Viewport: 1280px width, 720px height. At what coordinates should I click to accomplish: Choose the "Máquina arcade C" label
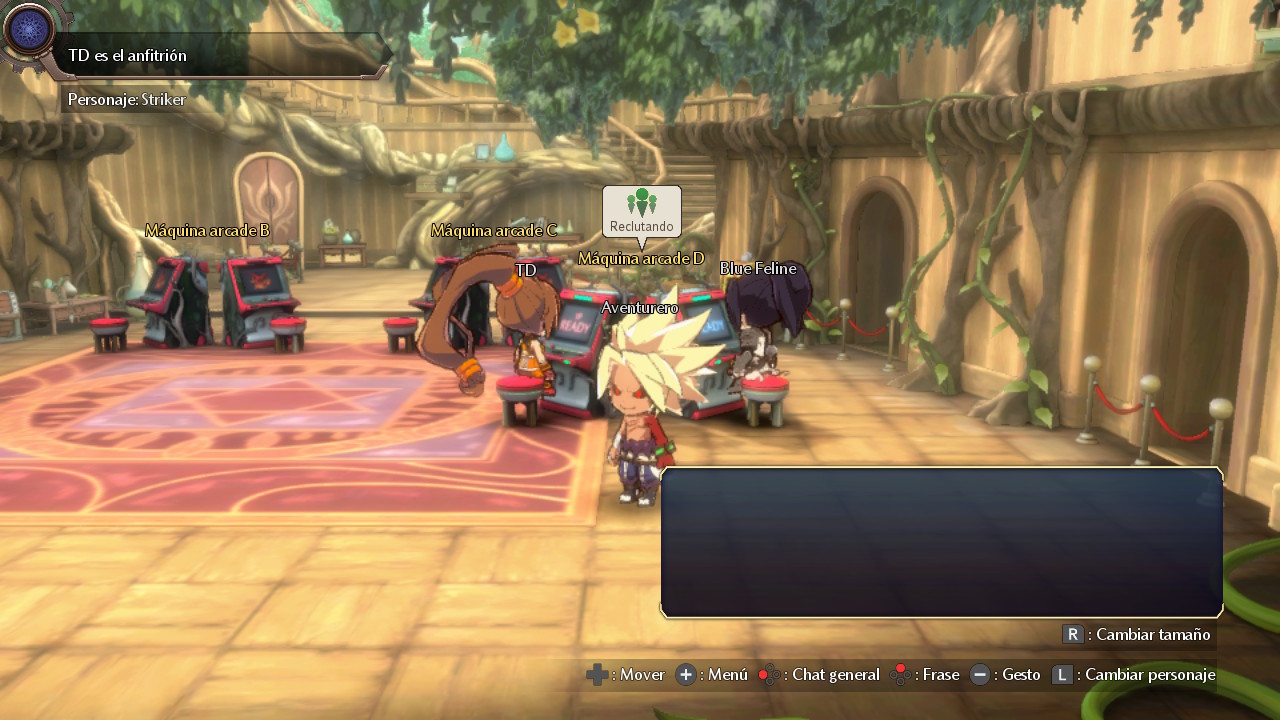click(493, 230)
